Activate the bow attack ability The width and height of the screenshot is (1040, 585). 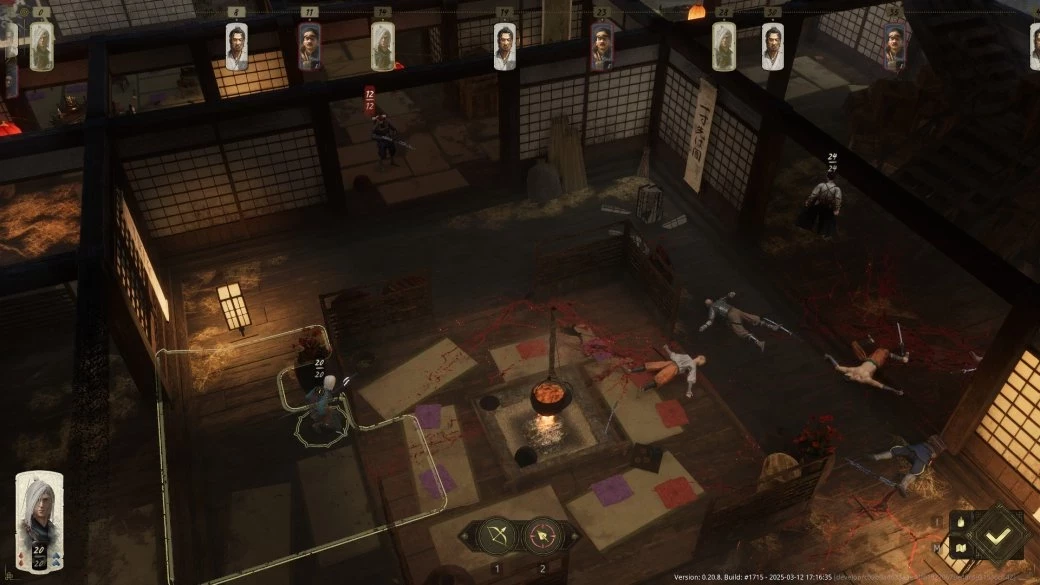[495, 536]
